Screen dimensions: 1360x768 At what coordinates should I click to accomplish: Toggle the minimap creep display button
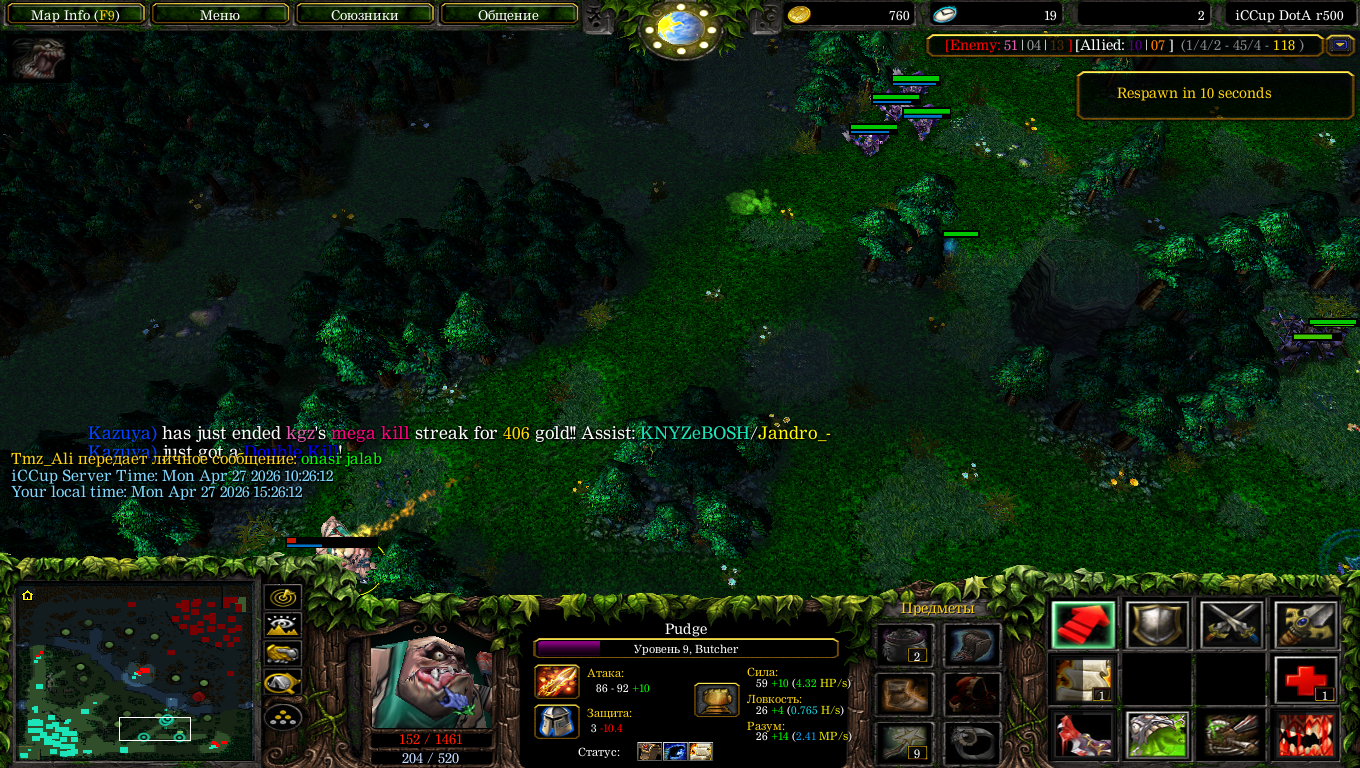pos(283,685)
